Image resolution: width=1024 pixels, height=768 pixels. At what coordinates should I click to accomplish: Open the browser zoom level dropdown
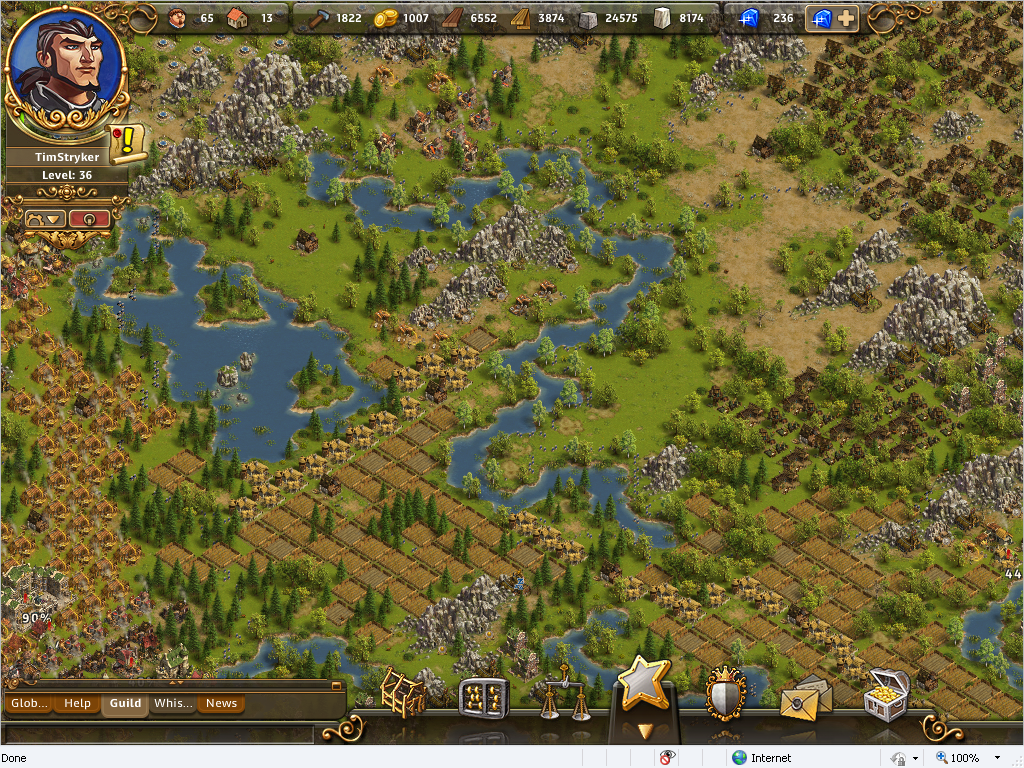tap(996, 758)
